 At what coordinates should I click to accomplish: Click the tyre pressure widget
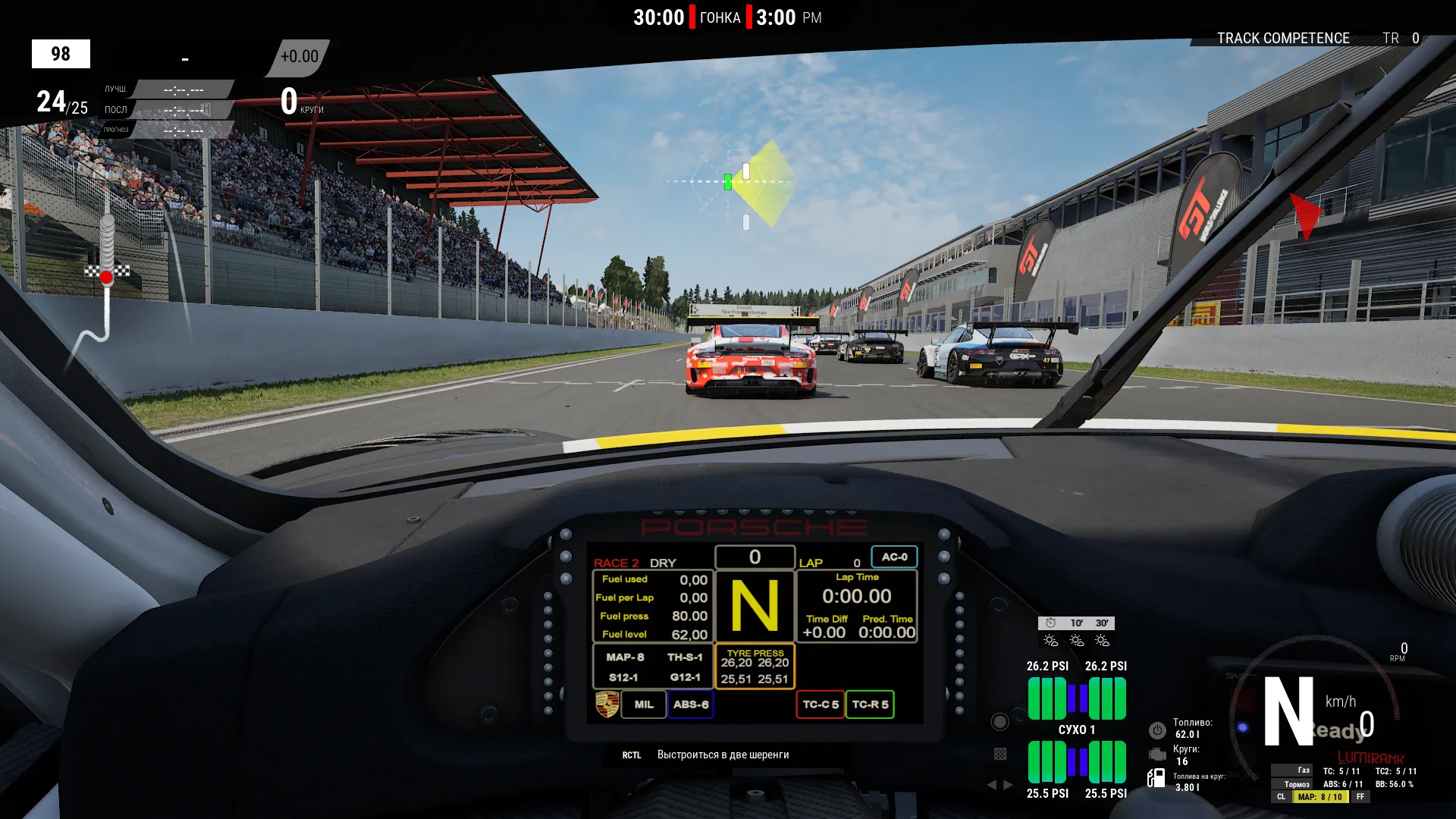pos(1077,730)
